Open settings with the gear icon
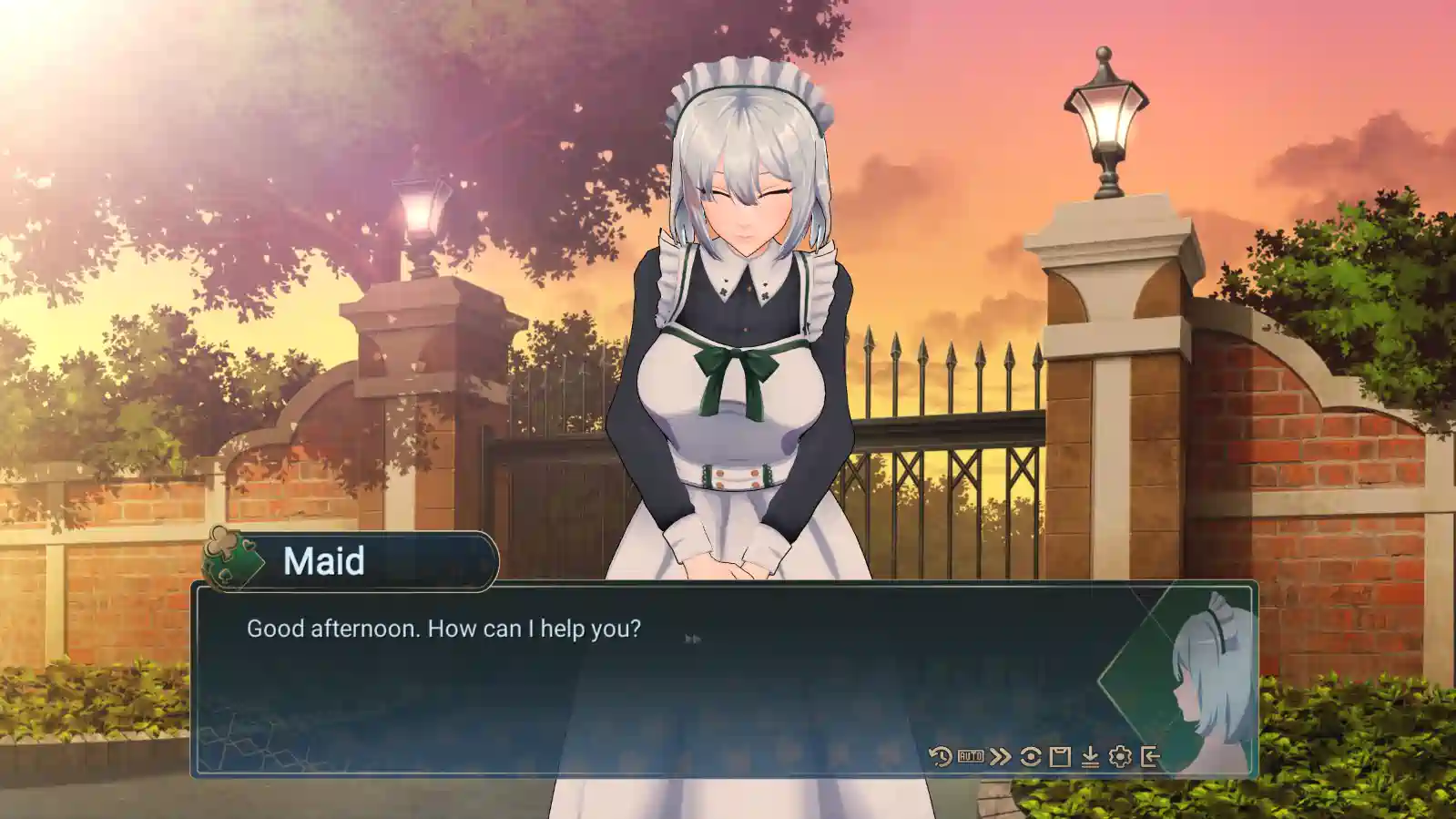 1120,756
